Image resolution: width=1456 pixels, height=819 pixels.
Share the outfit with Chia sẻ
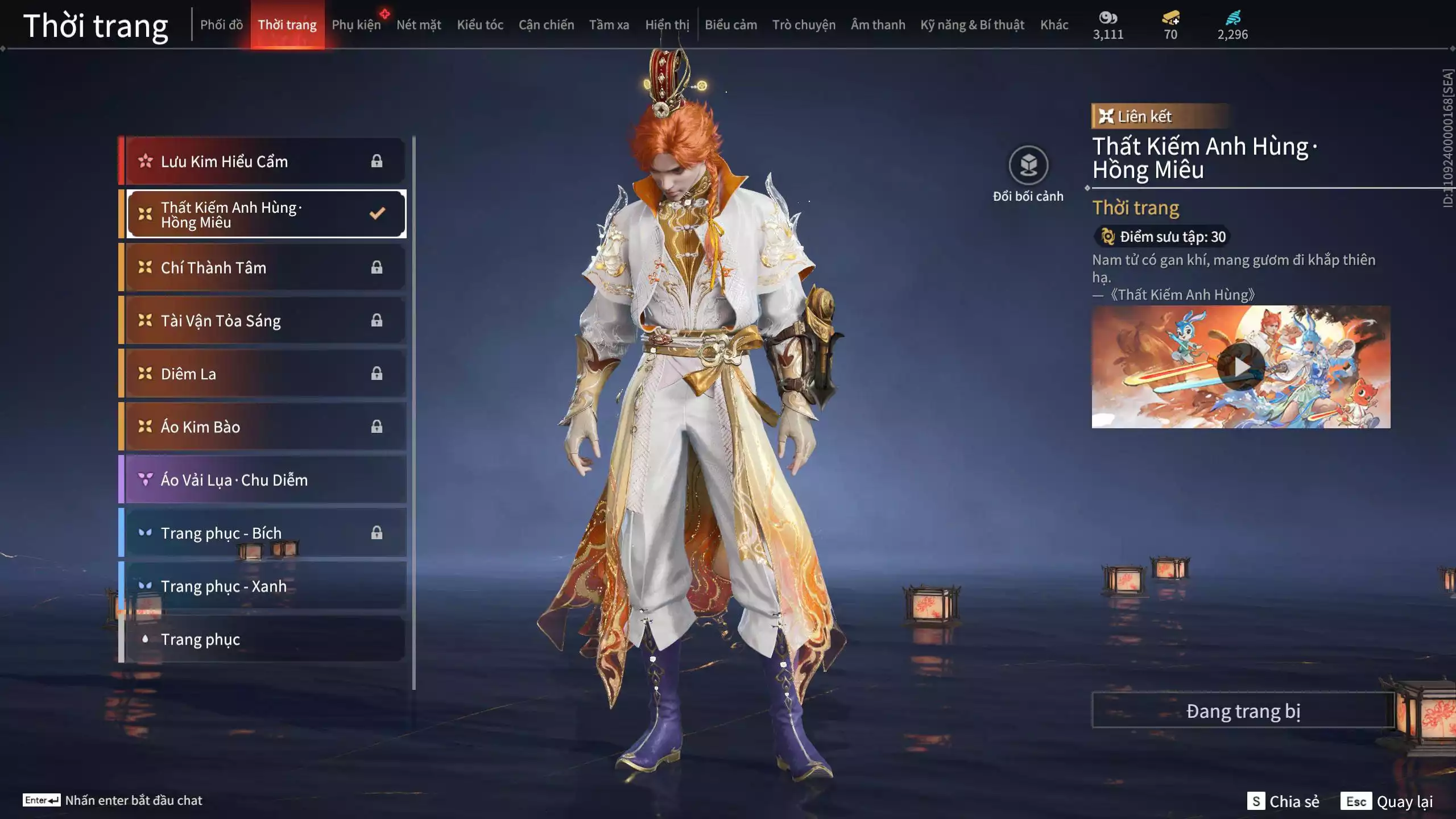click(x=1283, y=801)
